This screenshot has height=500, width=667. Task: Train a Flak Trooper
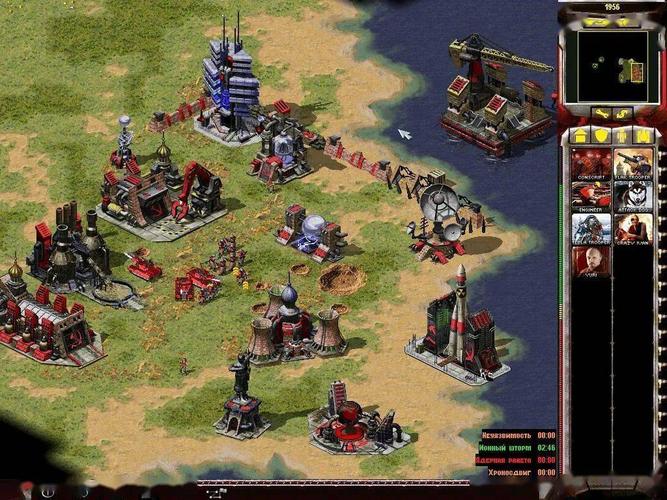click(633, 162)
